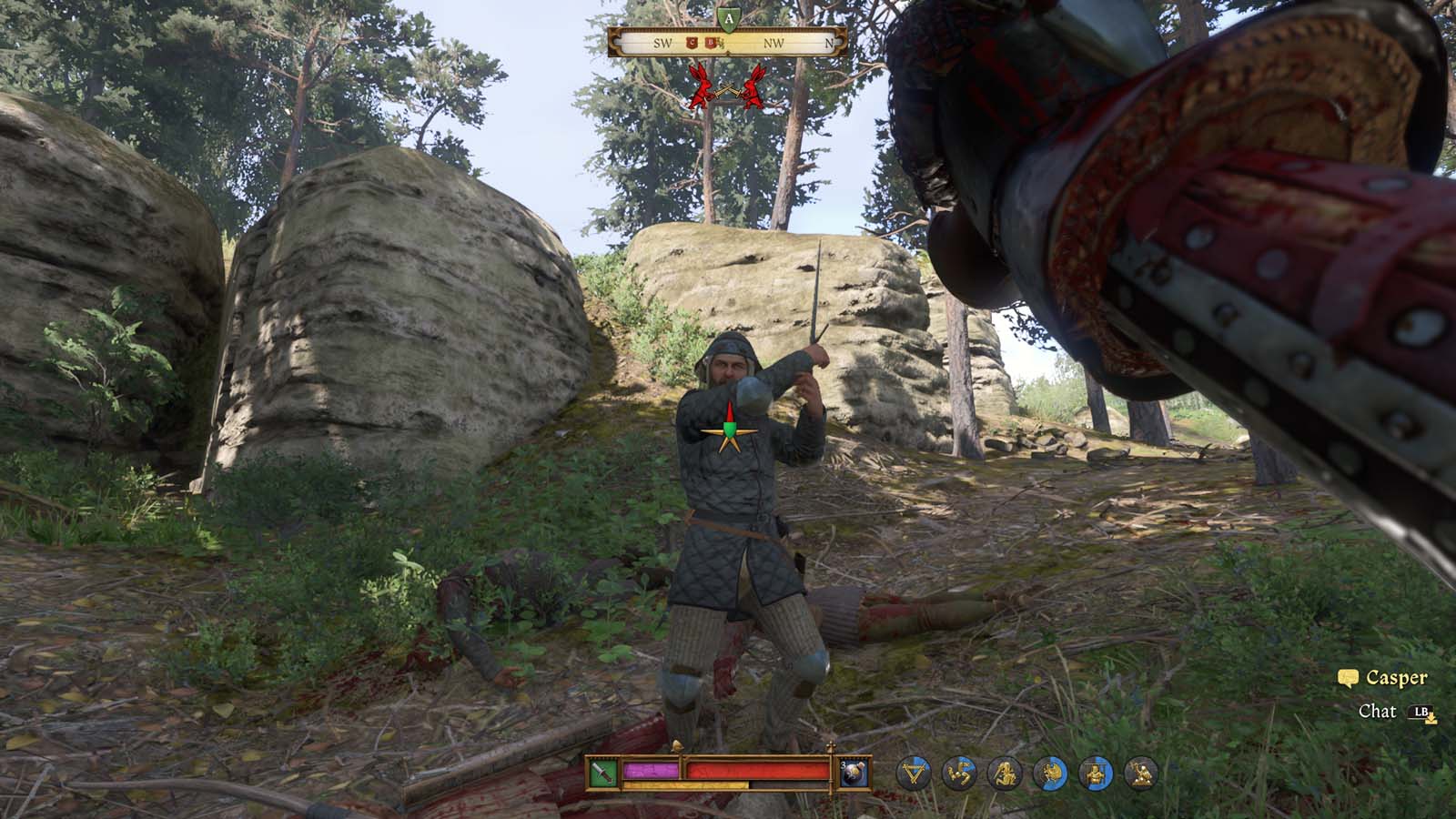
Task: Click the green A objective shield marker
Action: [729, 18]
